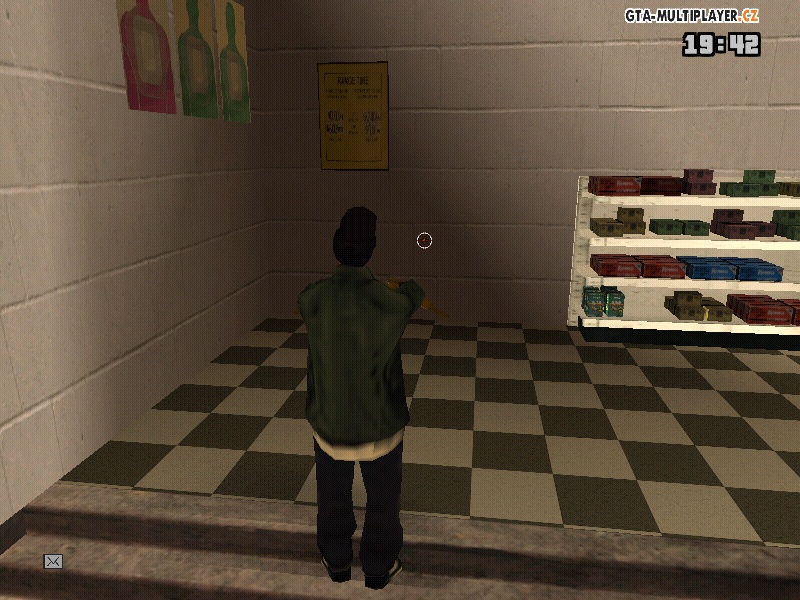Open the envelope message icon

pos(53,562)
